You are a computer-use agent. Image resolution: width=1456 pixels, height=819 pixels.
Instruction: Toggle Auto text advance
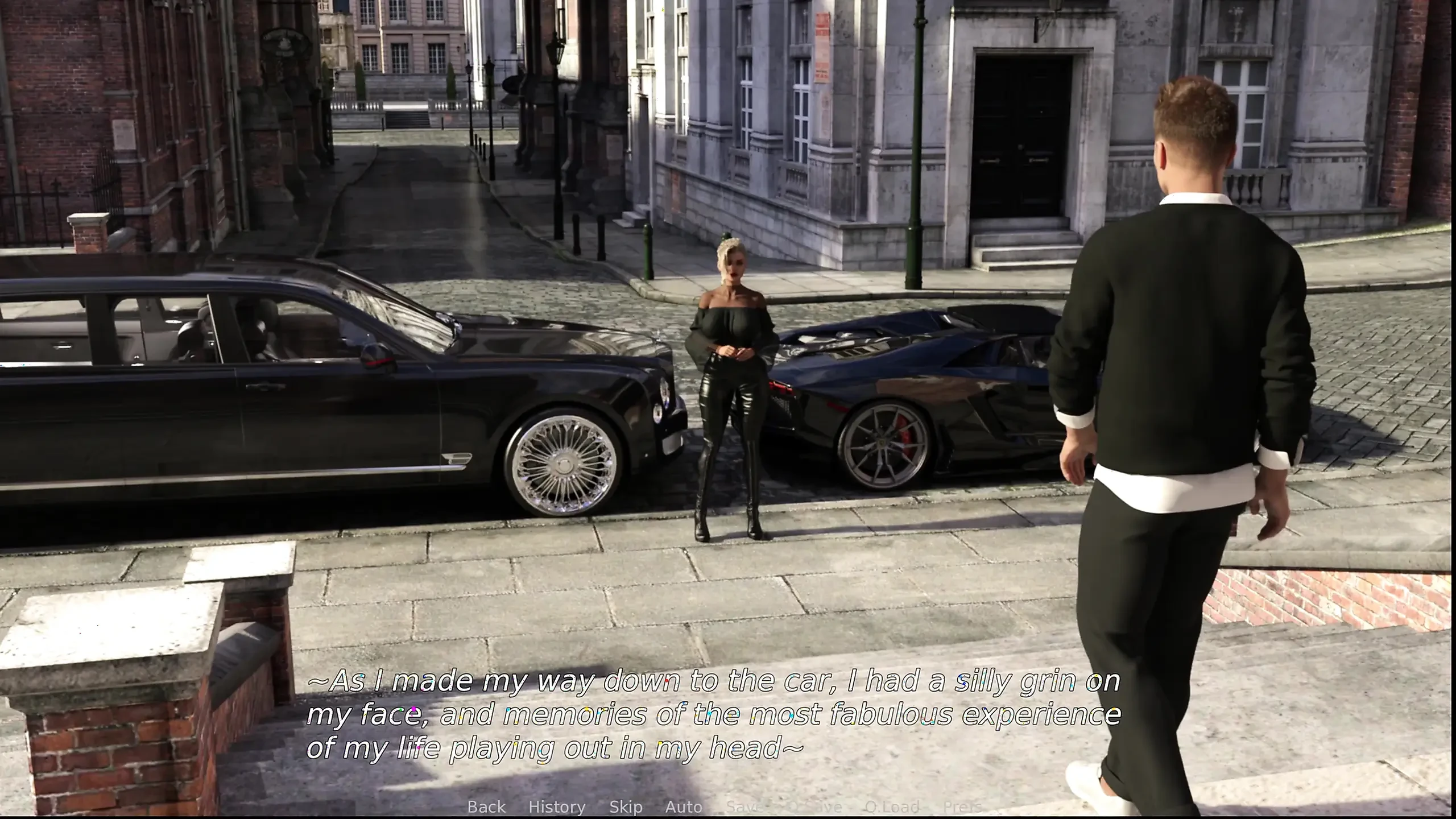[684, 806]
